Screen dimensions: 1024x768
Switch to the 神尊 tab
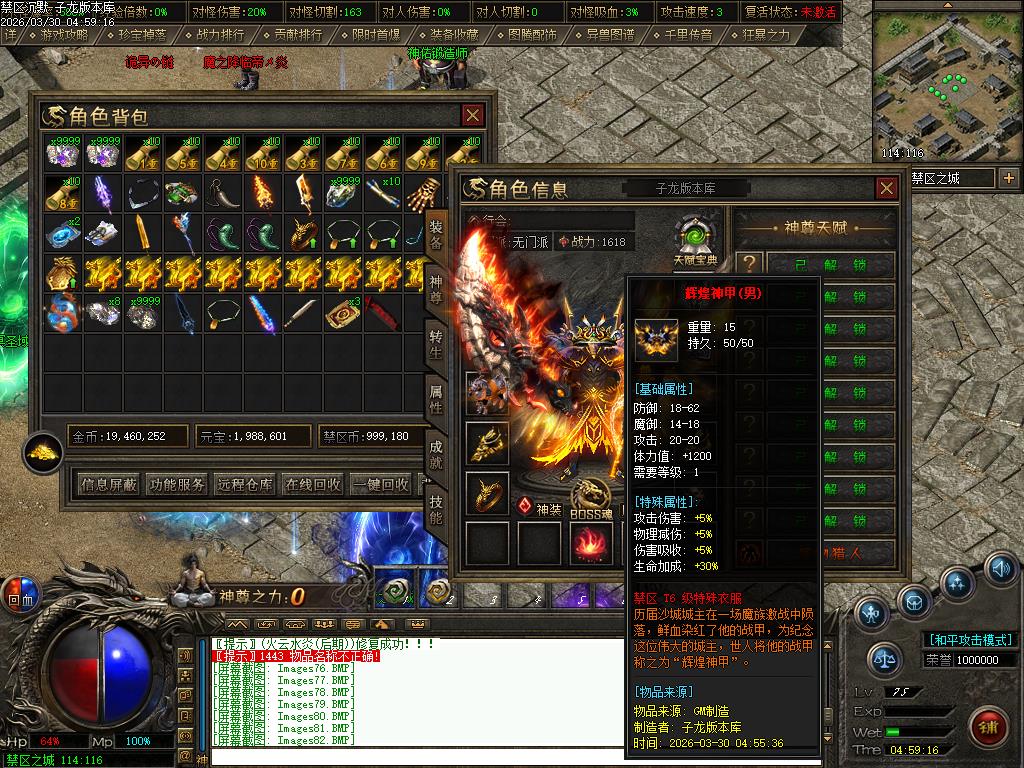coord(436,287)
